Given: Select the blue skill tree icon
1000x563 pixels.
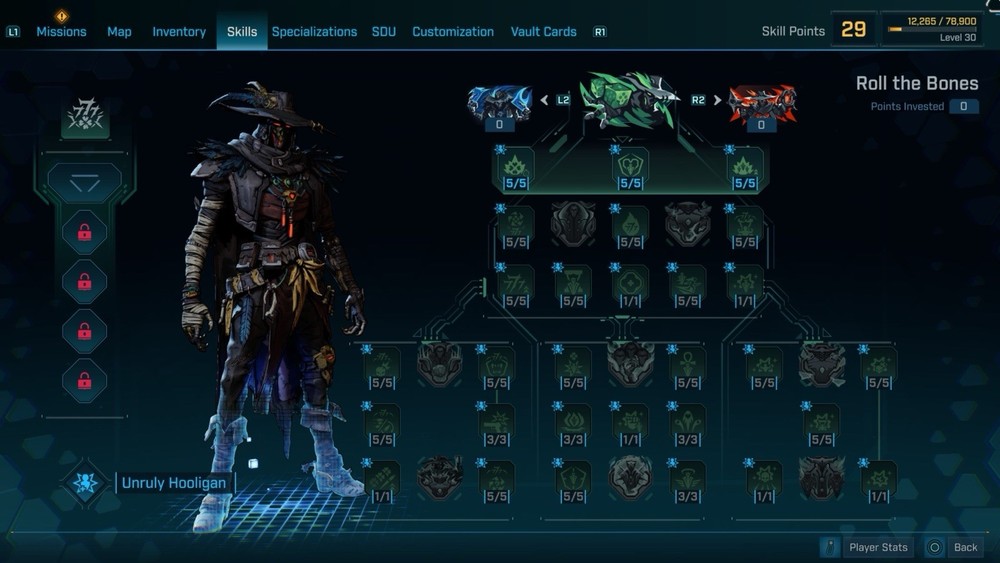Looking at the screenshot, I should pos(499,102).
